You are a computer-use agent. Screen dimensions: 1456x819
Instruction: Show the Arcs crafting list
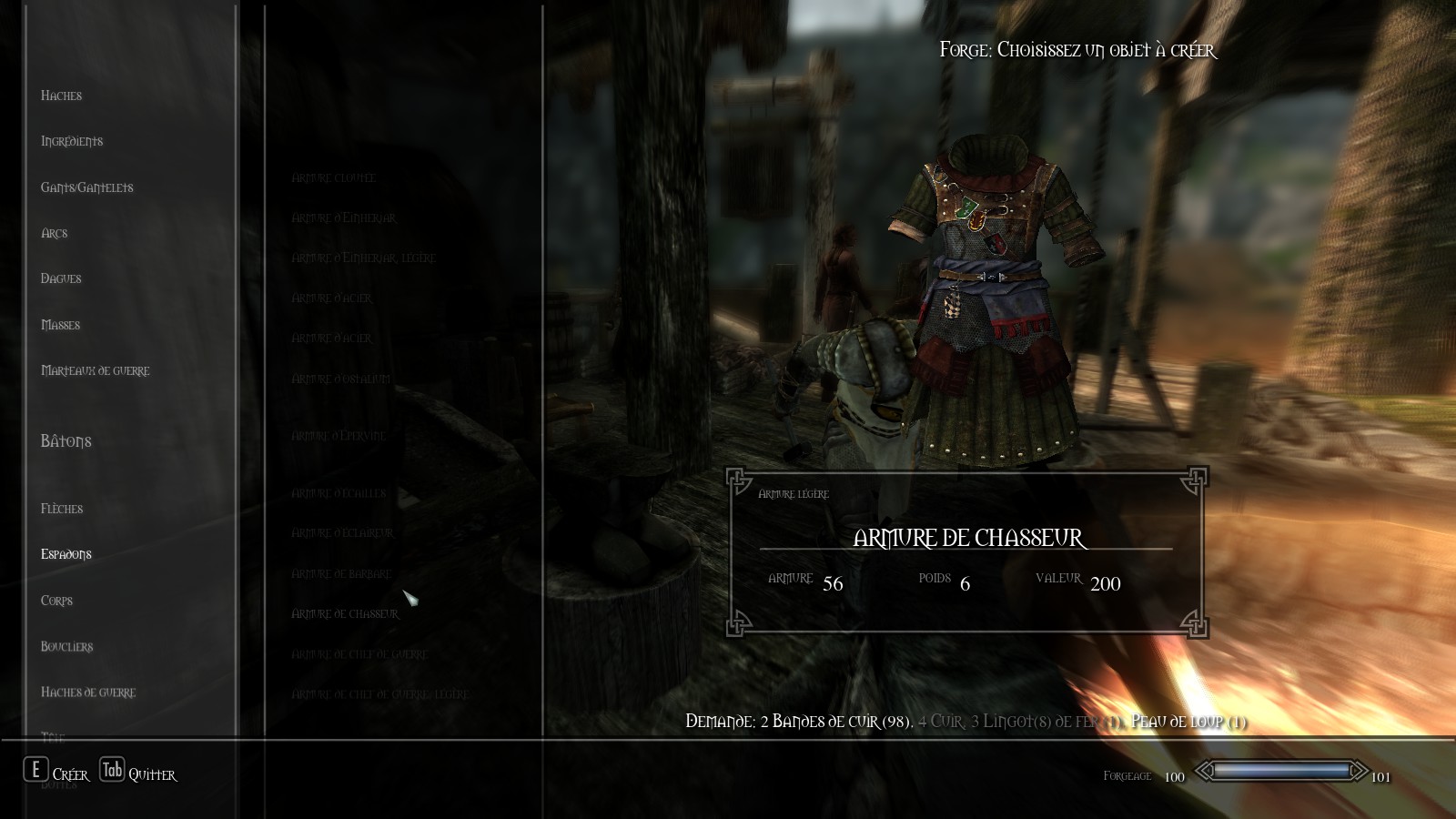(x=55, y=233)
